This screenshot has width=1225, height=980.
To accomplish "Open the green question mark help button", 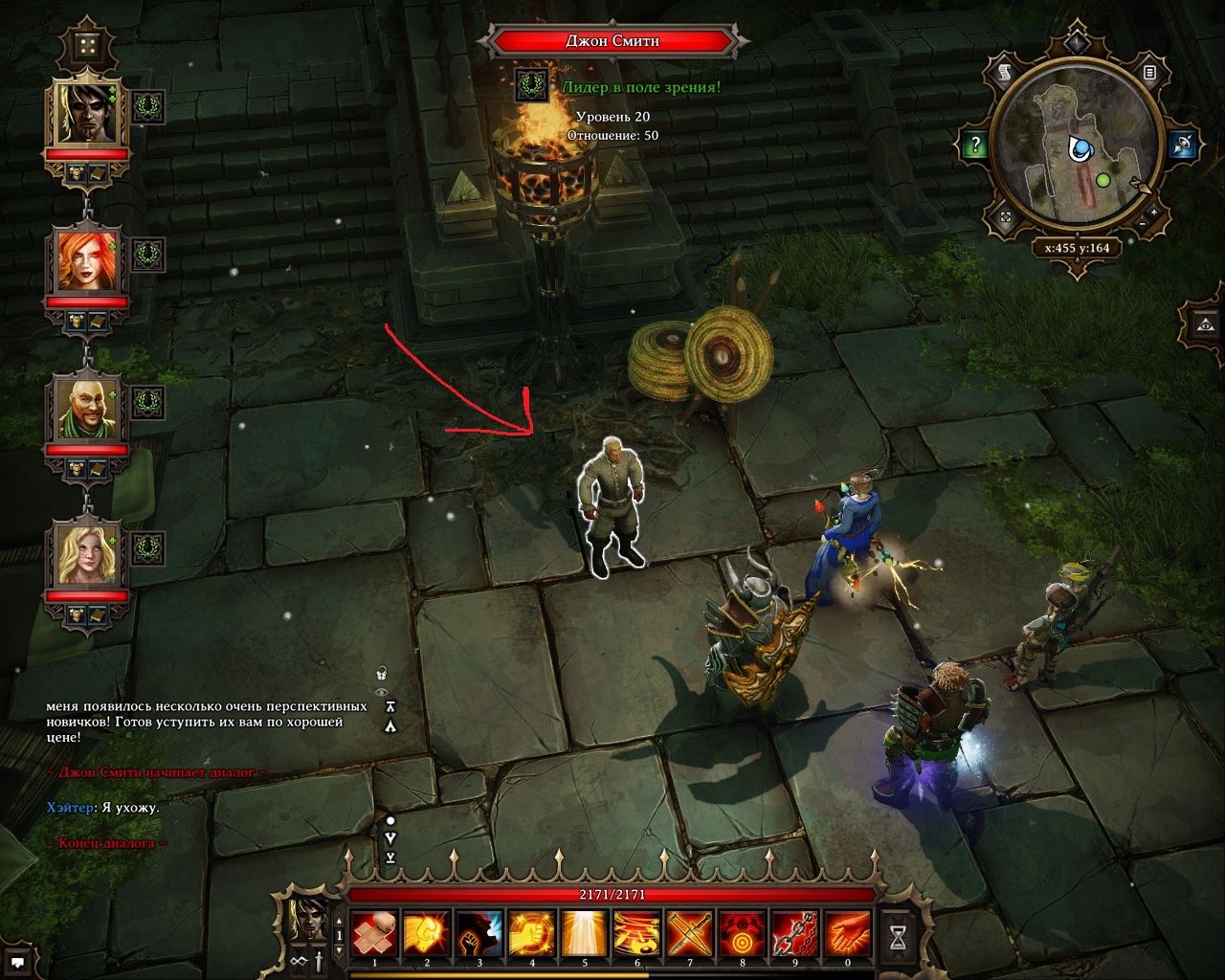I will pos(975,145).
